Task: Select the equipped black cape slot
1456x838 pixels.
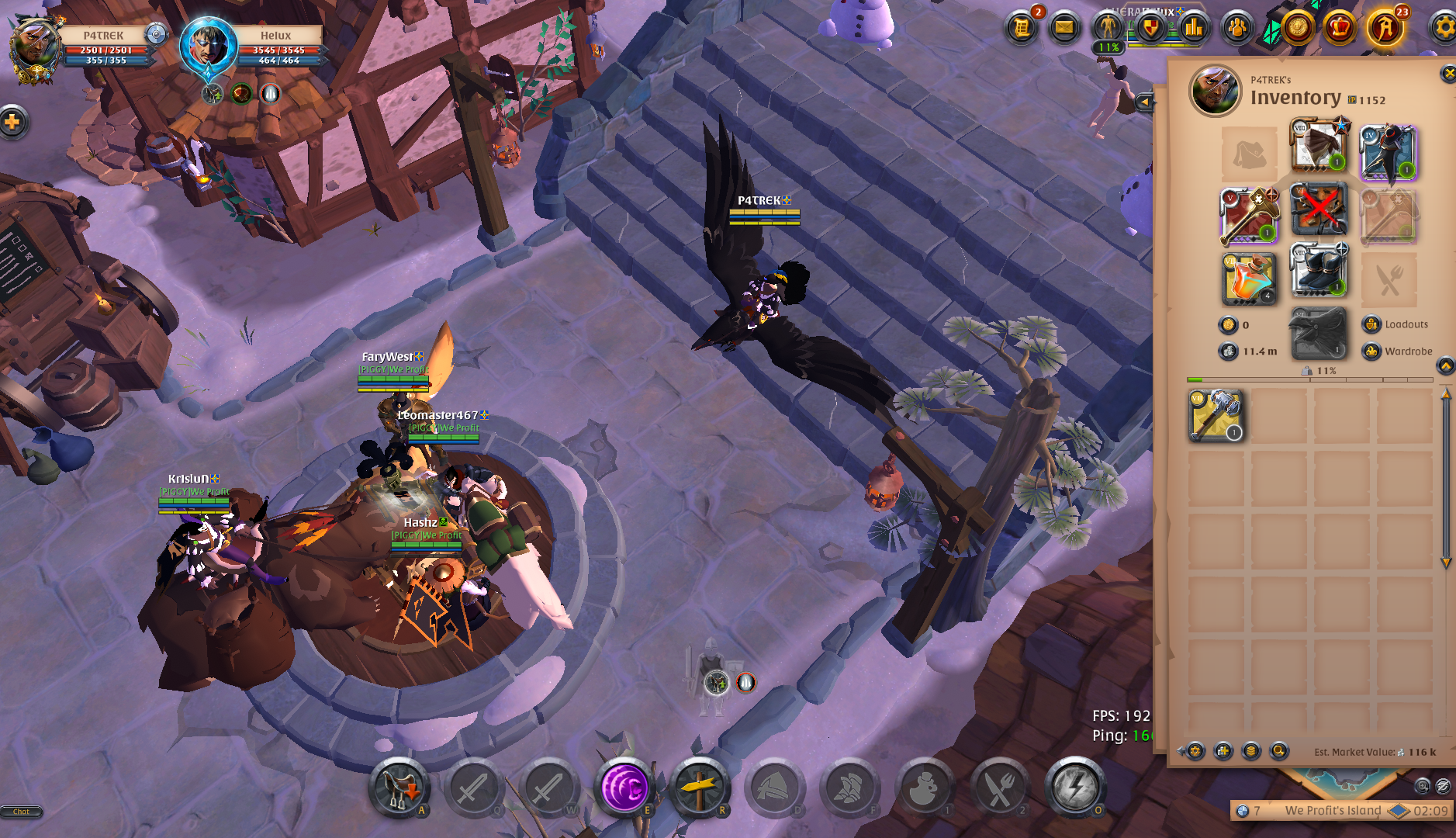Action: tap(1389, 153)
